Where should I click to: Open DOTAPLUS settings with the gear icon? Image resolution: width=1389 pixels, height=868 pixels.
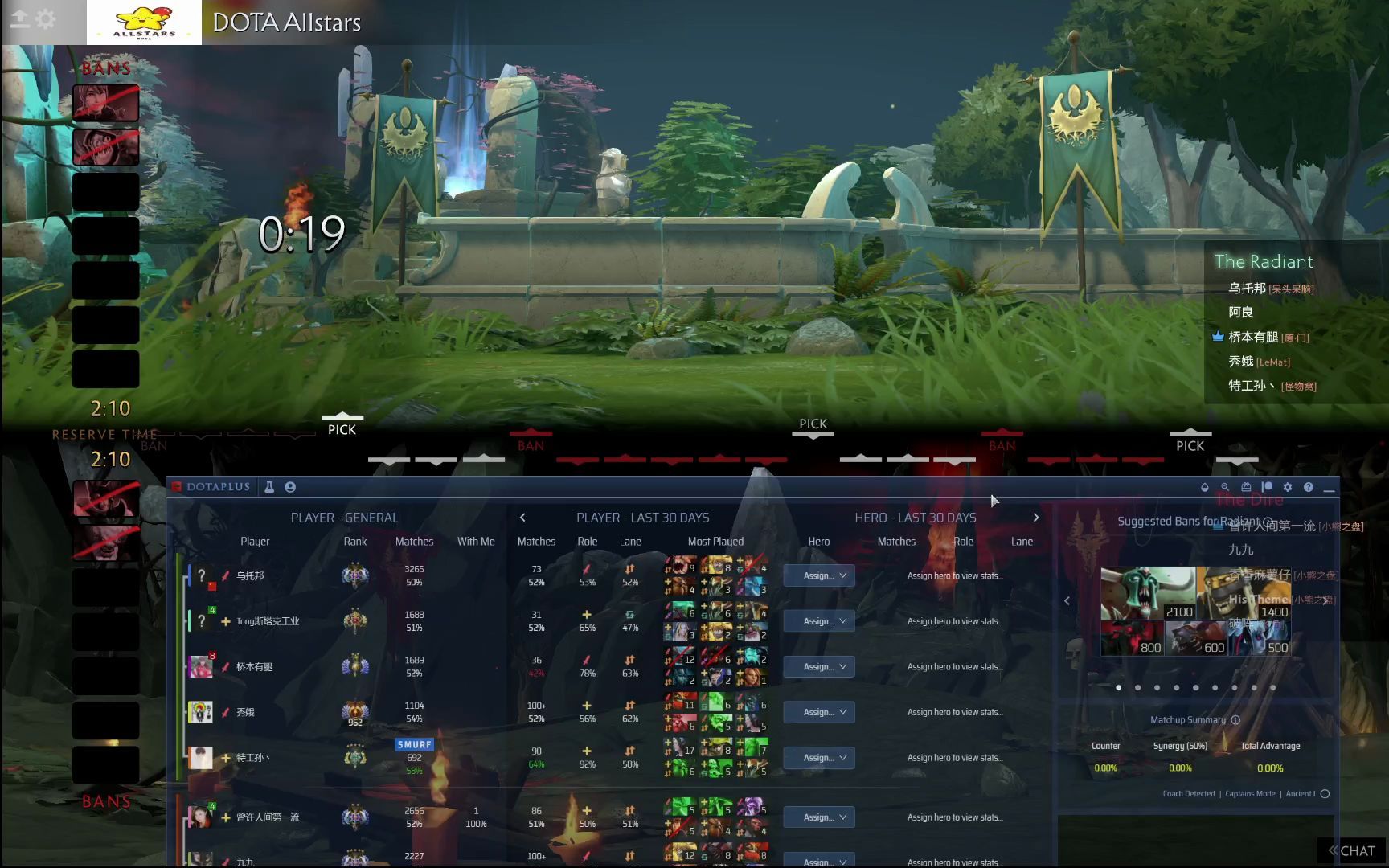click(x=1288, y=487)
